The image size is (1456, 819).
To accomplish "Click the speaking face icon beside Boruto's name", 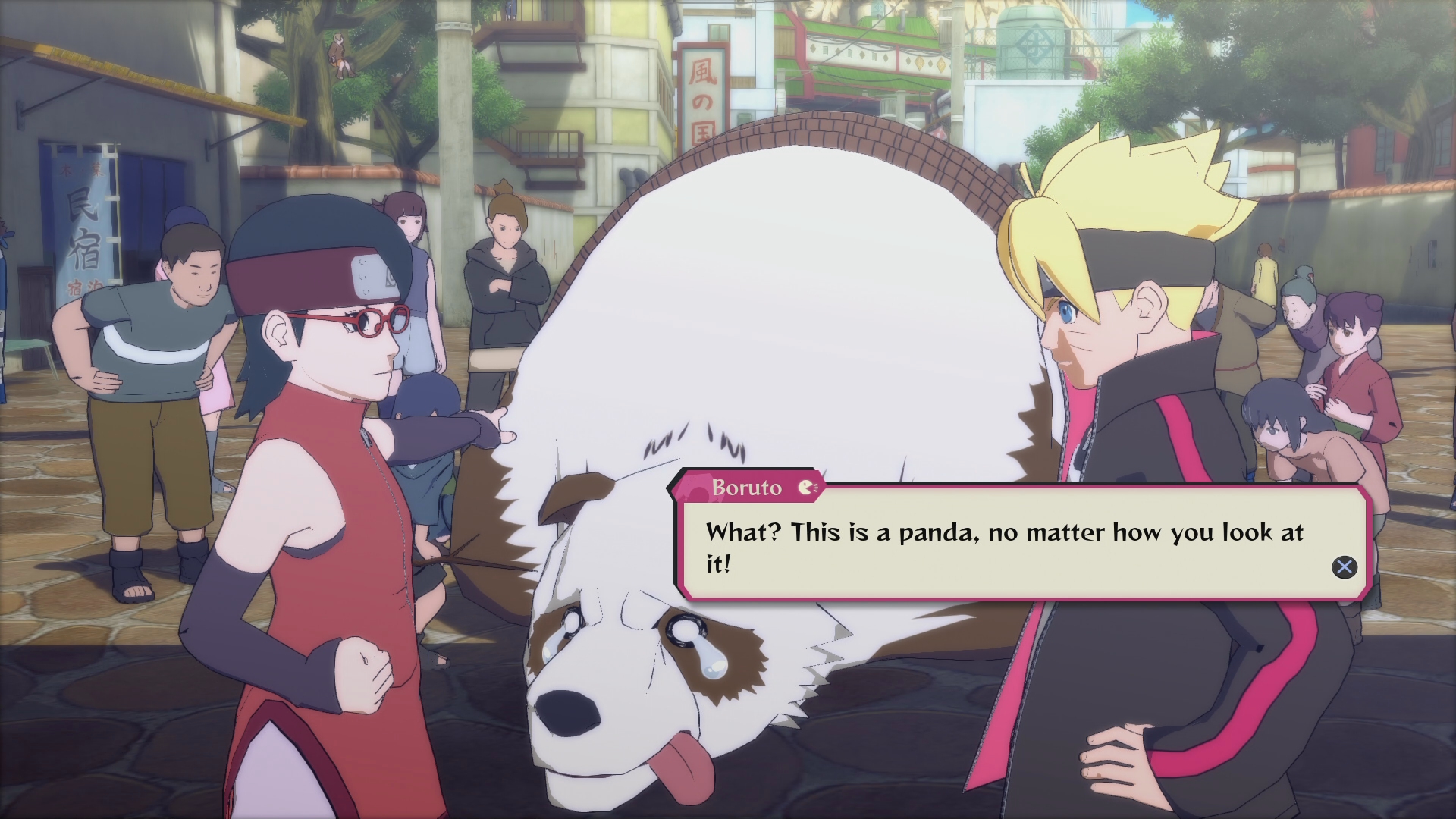I will (806, 488).
